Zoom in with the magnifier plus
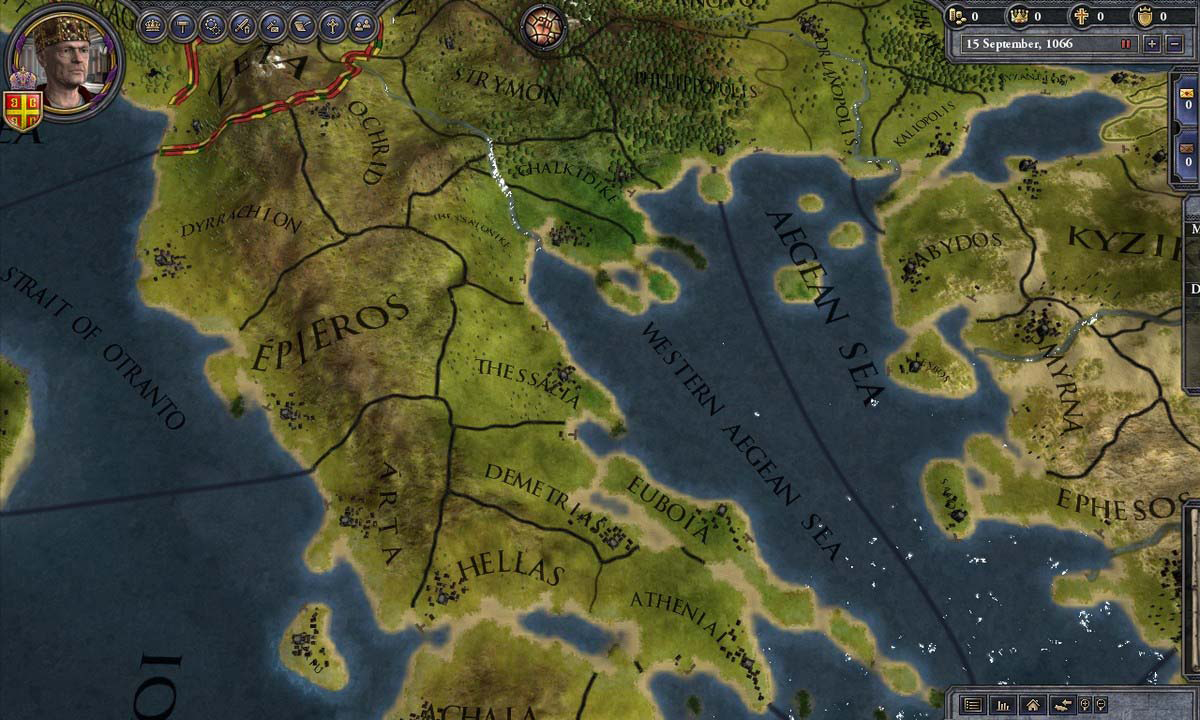This screenshot has height=720, width=1200. (x=1085, y=705)
